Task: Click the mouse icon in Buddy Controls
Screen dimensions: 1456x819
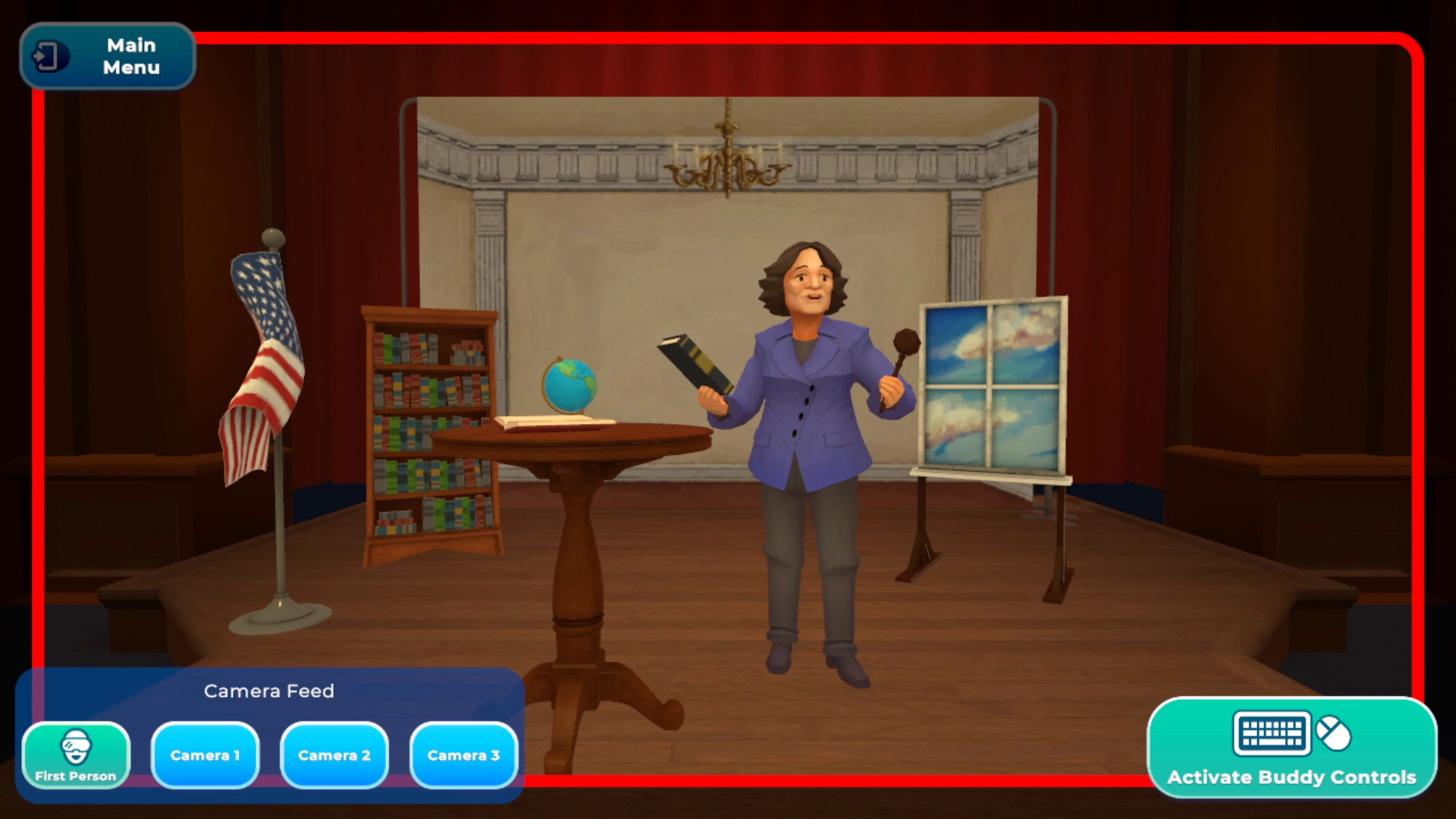Action: (x=1332, y=733)
